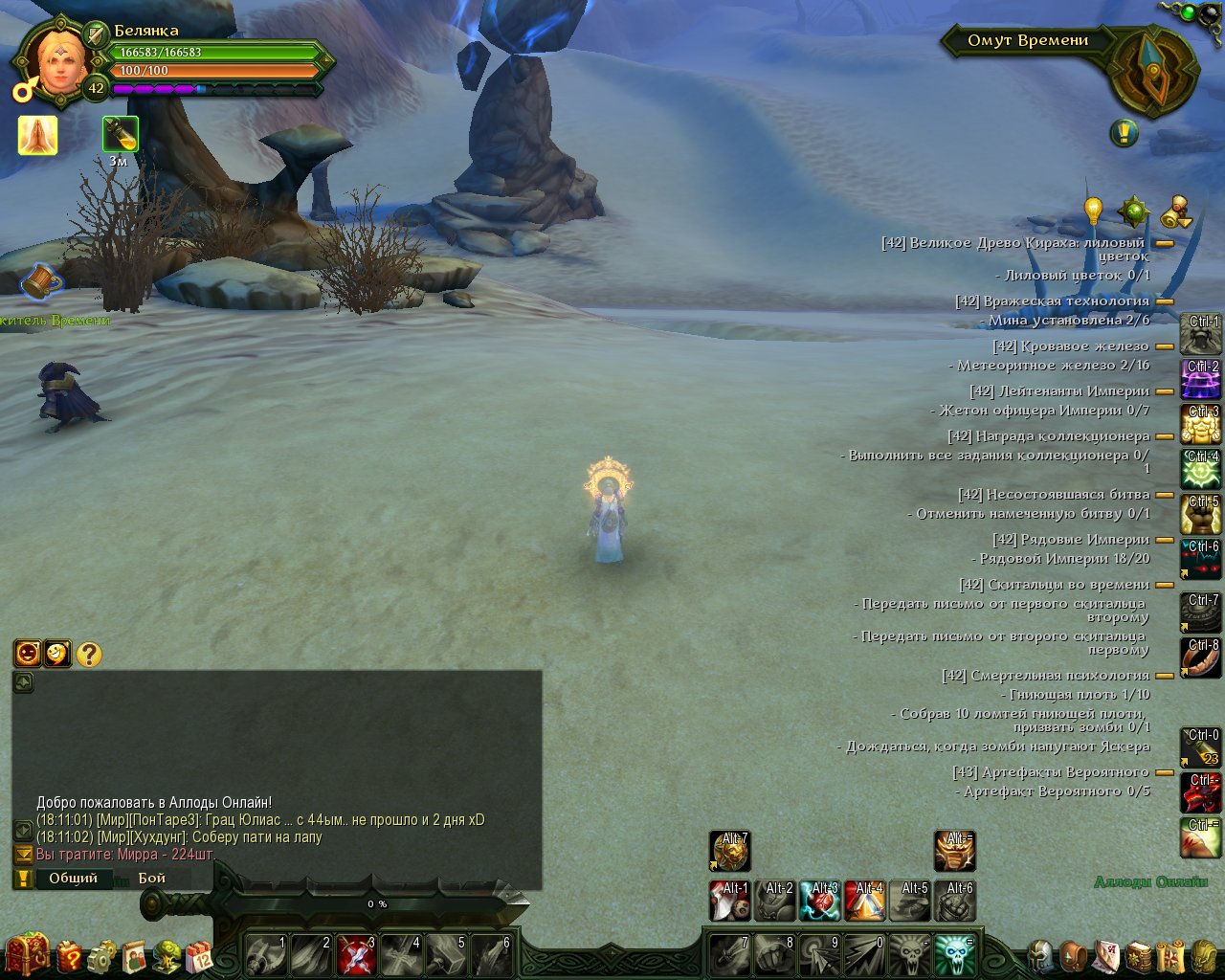Open the gear settings icon
The height and width of the screenshot is (980, 1225).
(101, 955)
